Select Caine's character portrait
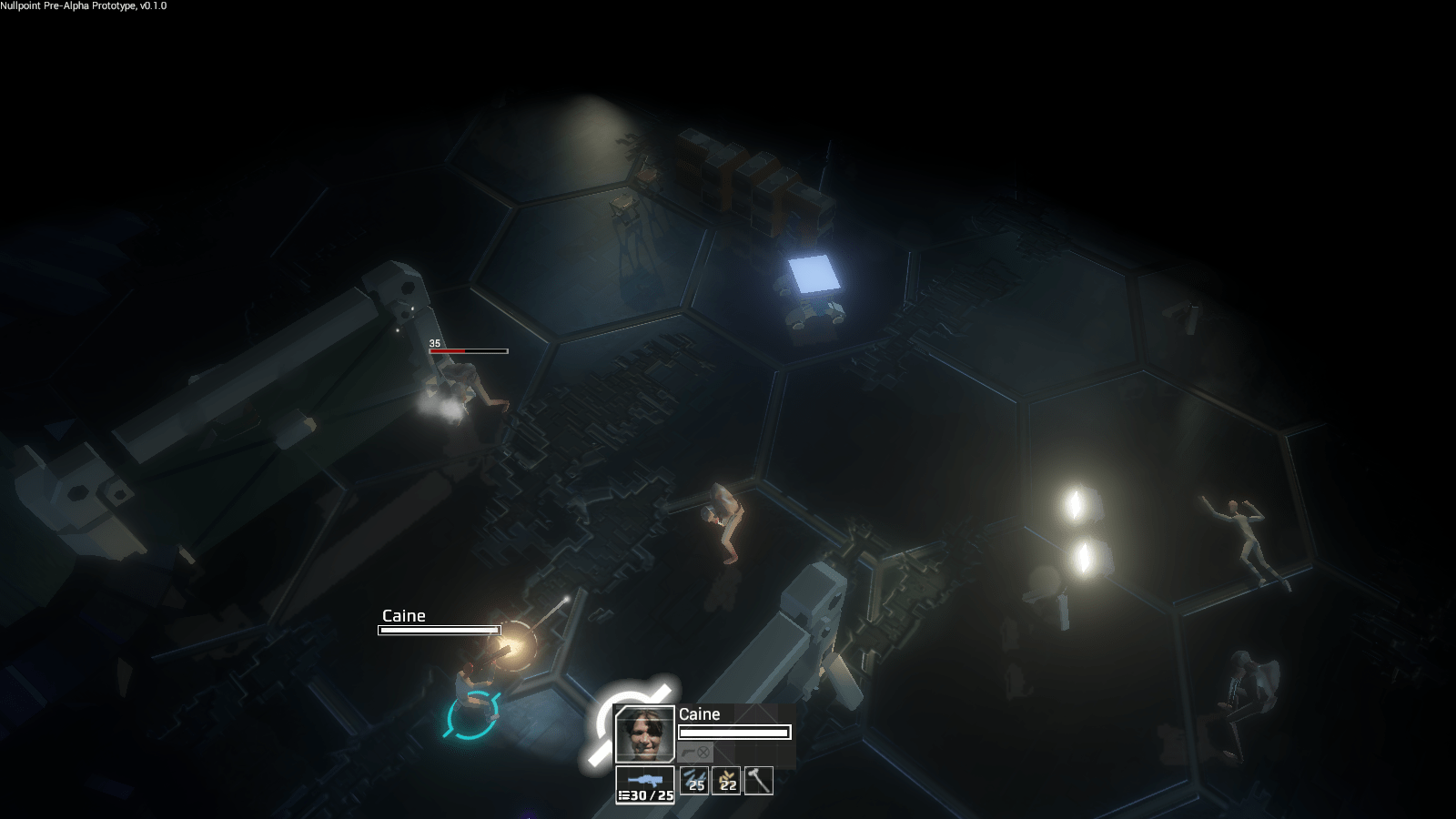This screenshot has height=819, width=1456. [644, 734]
